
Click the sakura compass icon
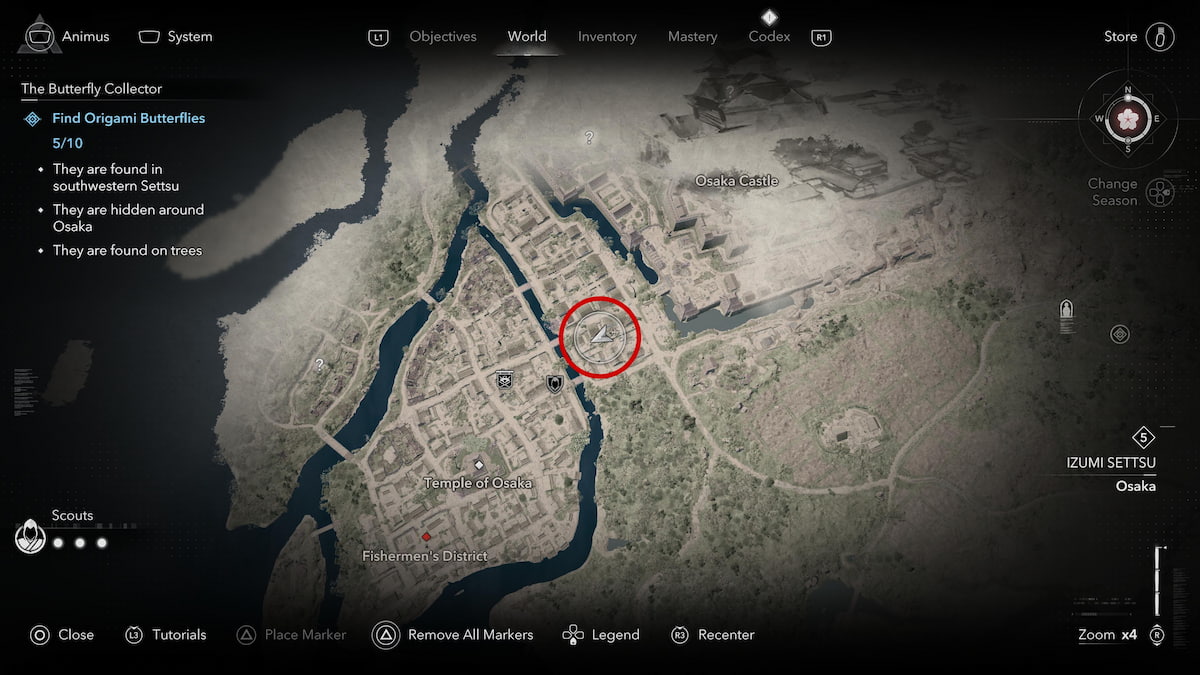click(x=1128, y=118)
